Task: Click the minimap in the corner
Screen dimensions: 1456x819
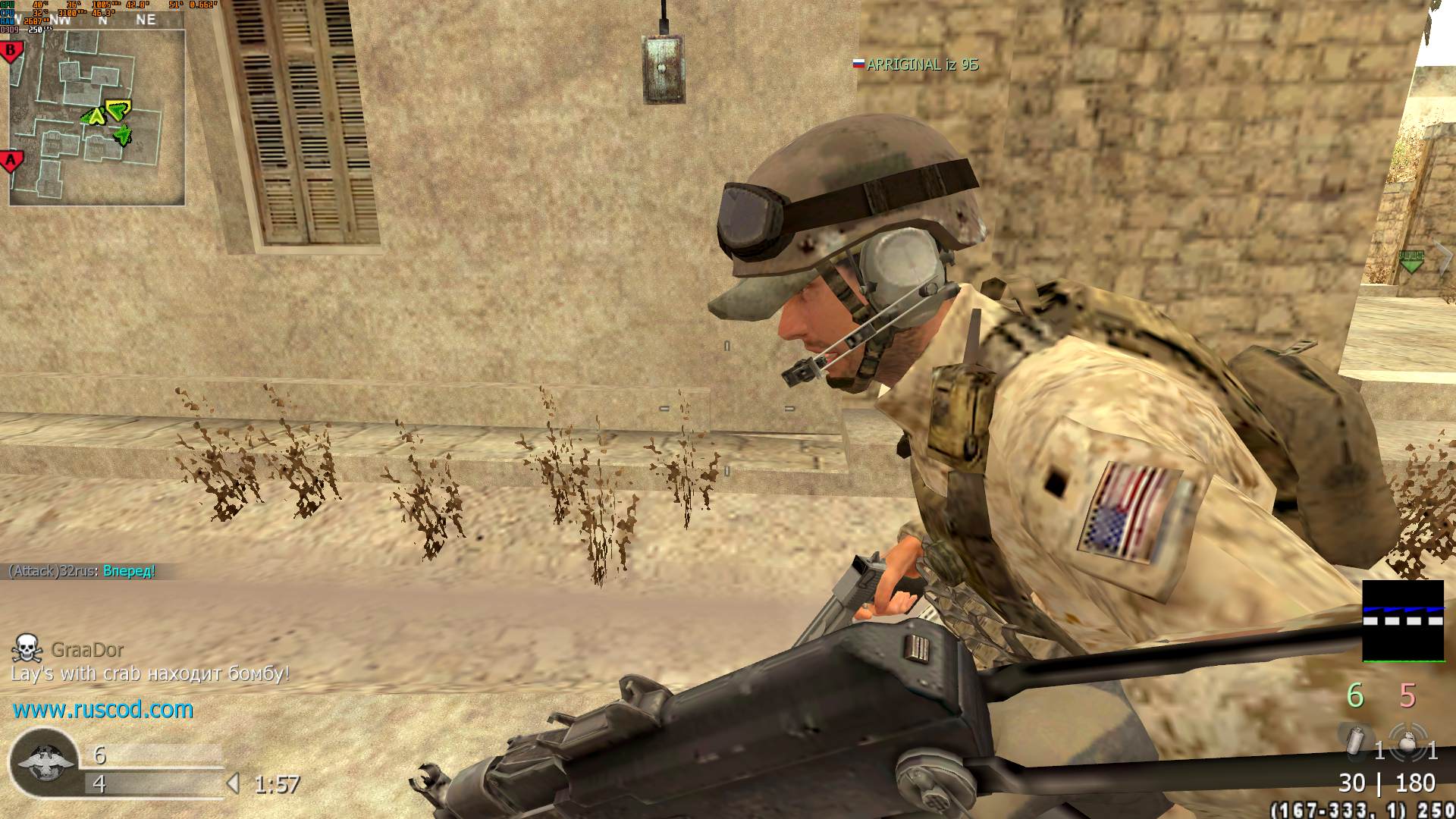Action: pos(97,118)
